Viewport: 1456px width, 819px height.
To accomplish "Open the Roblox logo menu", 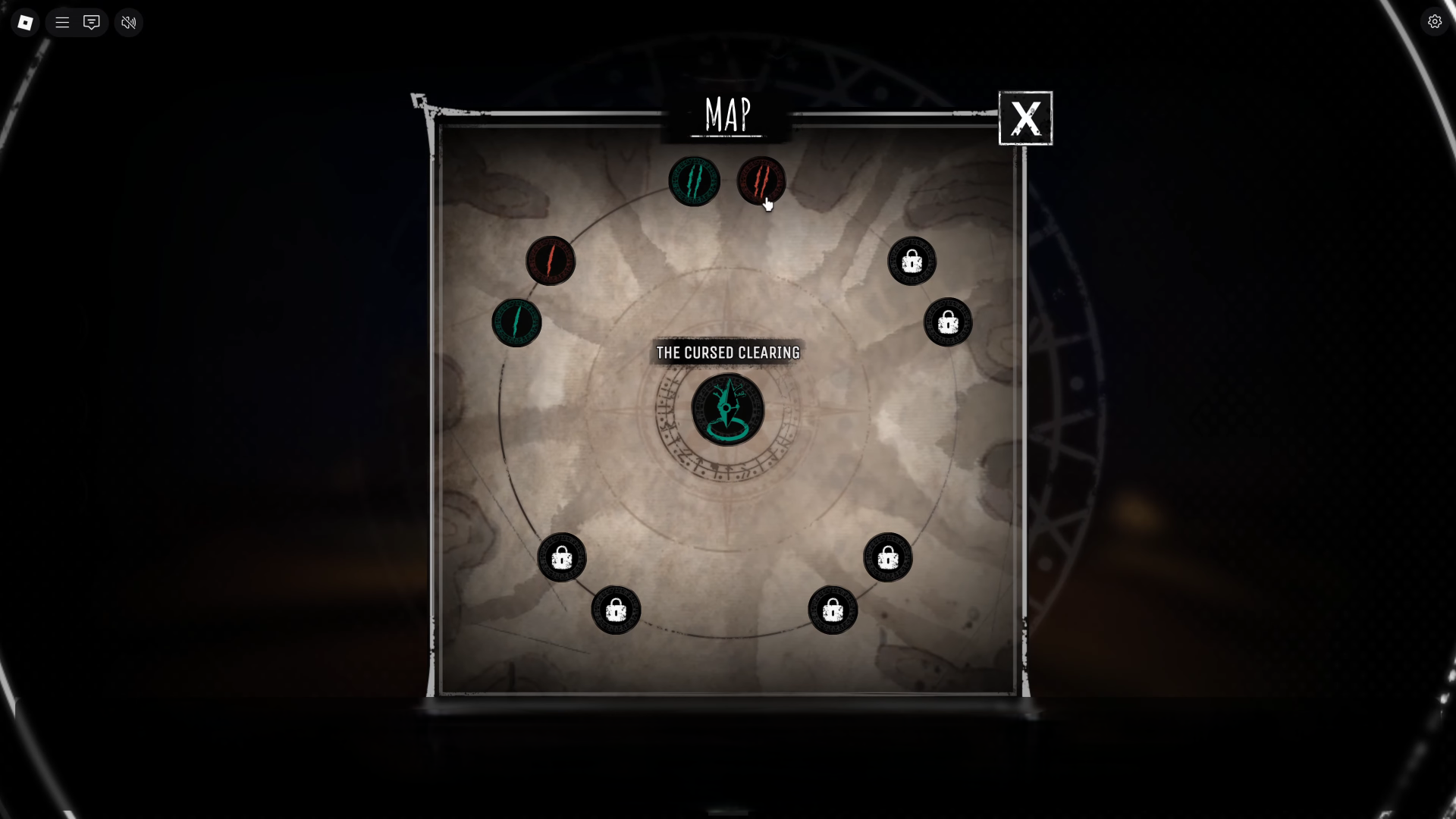I will [x=25, y=23].
